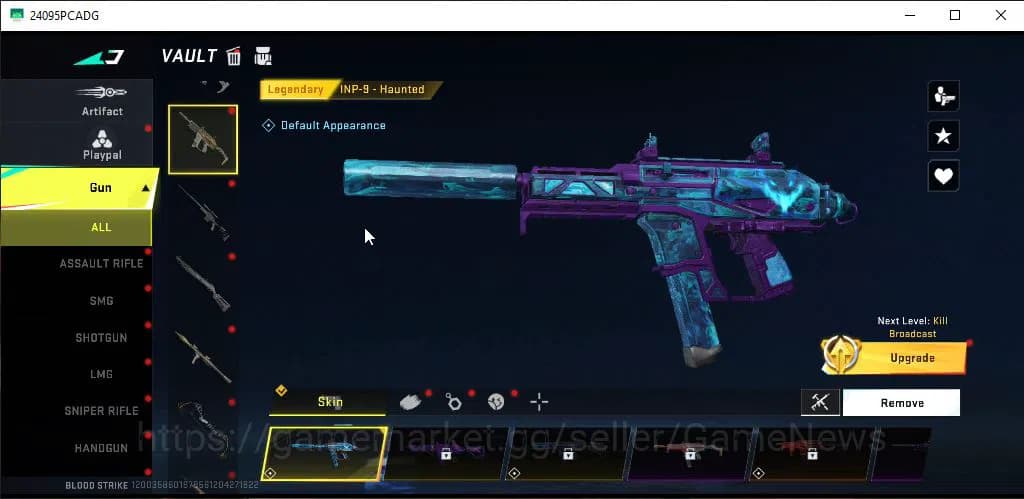Filter guns by Assault Rifle
Viewport: 1024px width, 499px height.
tap(101, 263)
